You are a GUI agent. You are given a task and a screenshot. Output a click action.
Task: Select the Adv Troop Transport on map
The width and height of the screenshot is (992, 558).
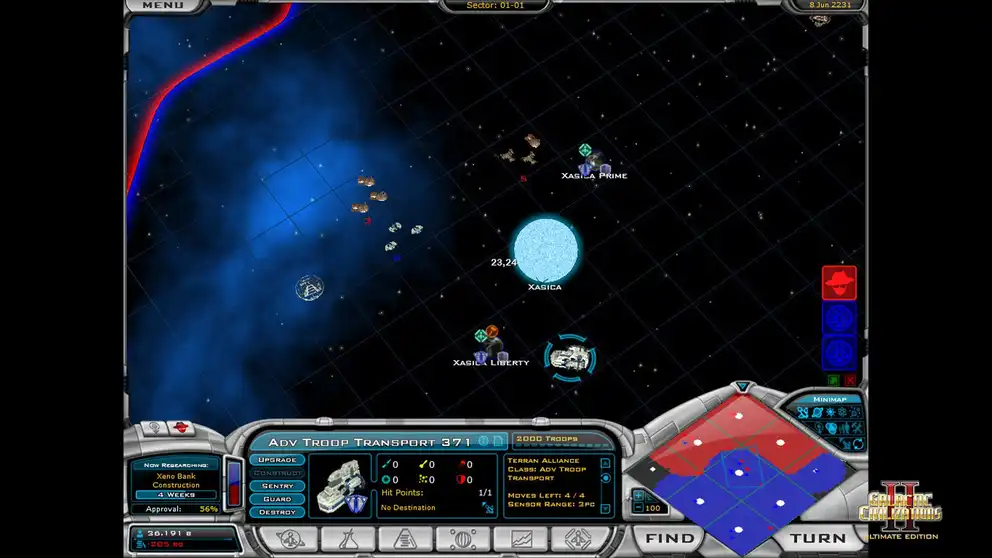570,357
